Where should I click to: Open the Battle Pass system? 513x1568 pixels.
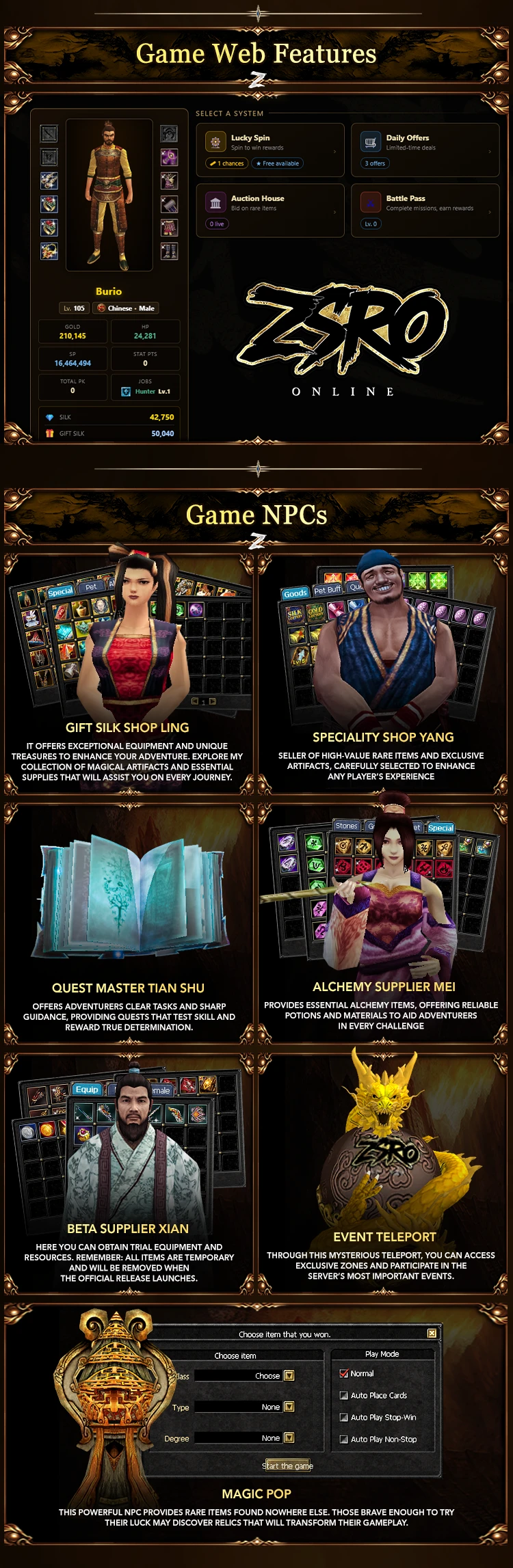(x=425, y=210)
